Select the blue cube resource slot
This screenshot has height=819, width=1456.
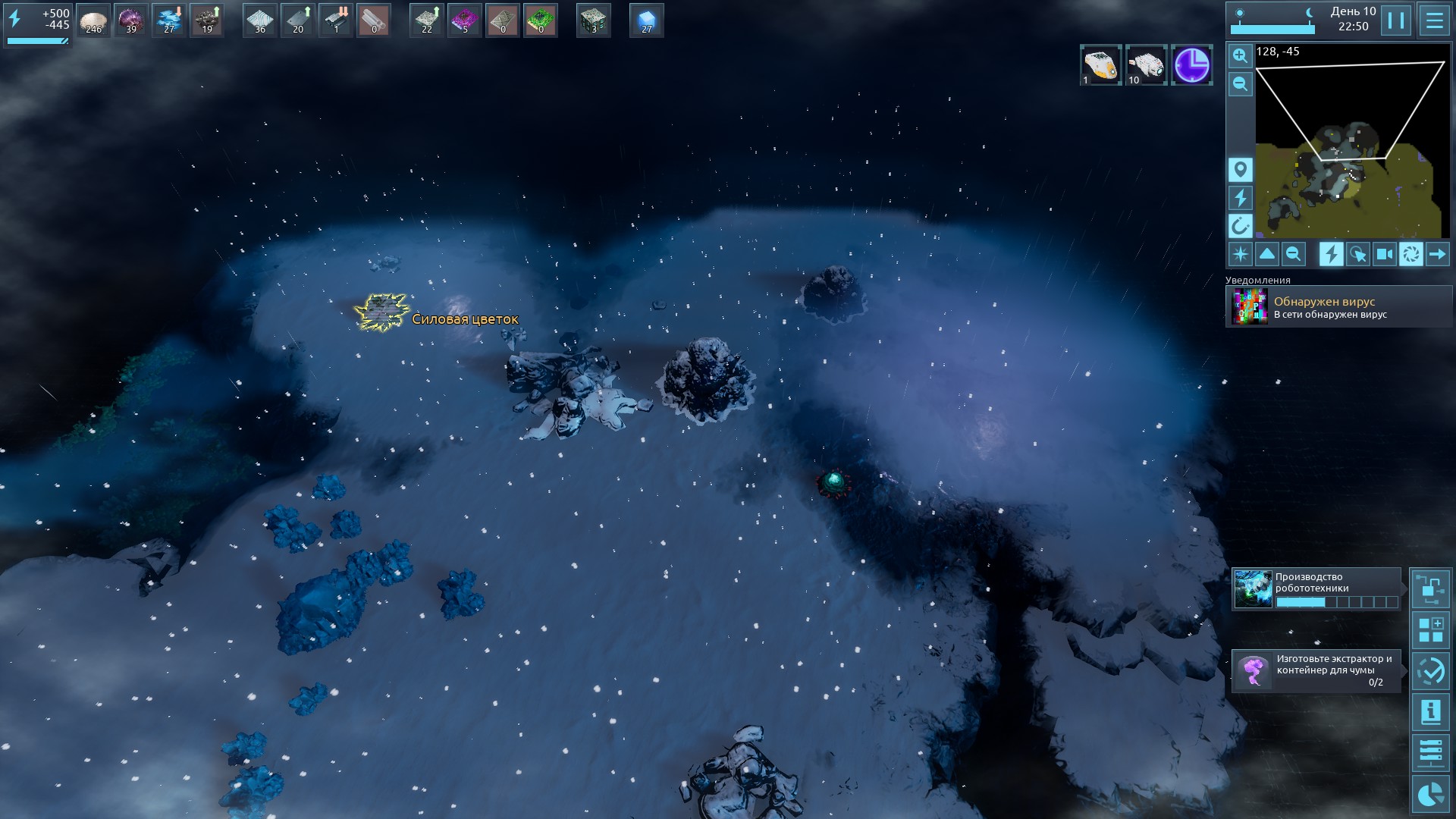tap(646, 20)
